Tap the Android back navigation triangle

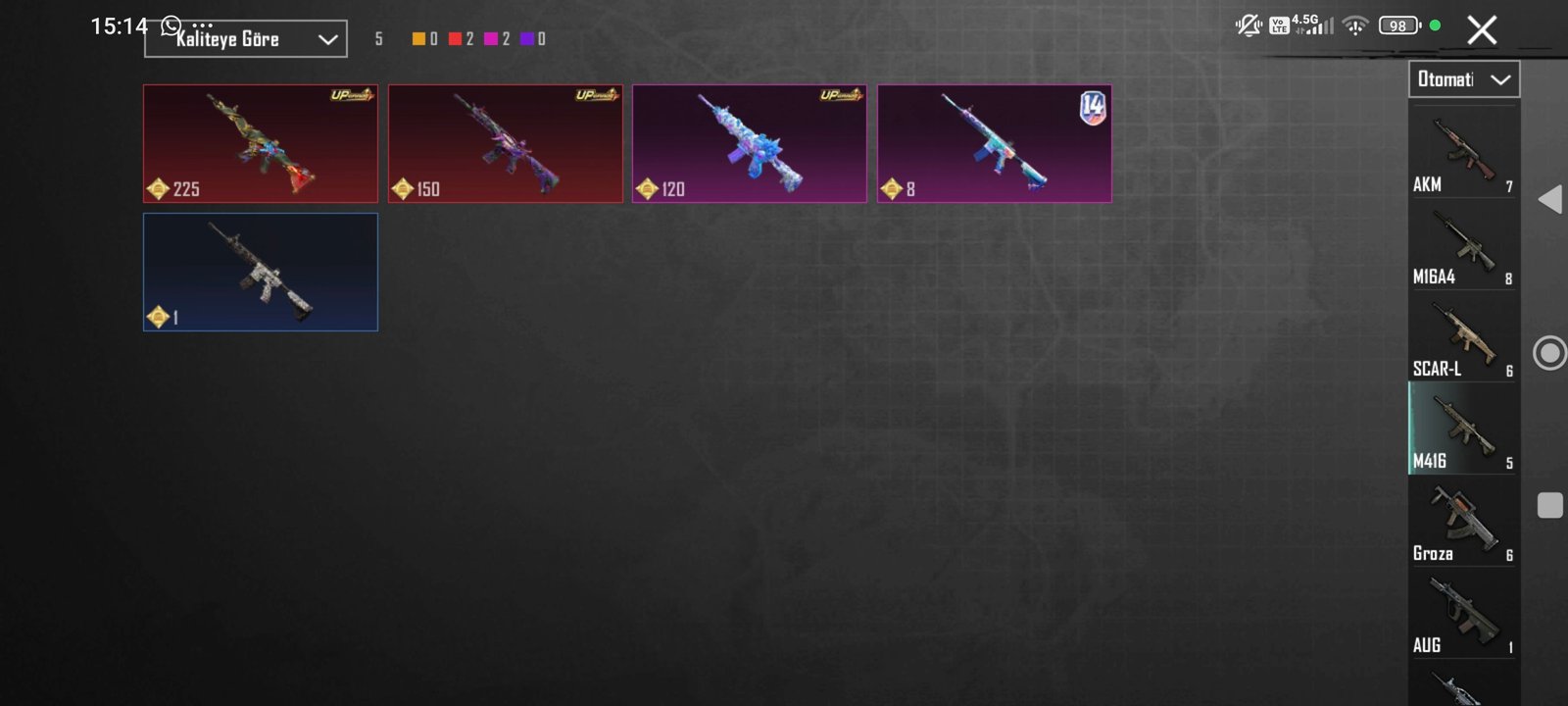pos(1549,199)
